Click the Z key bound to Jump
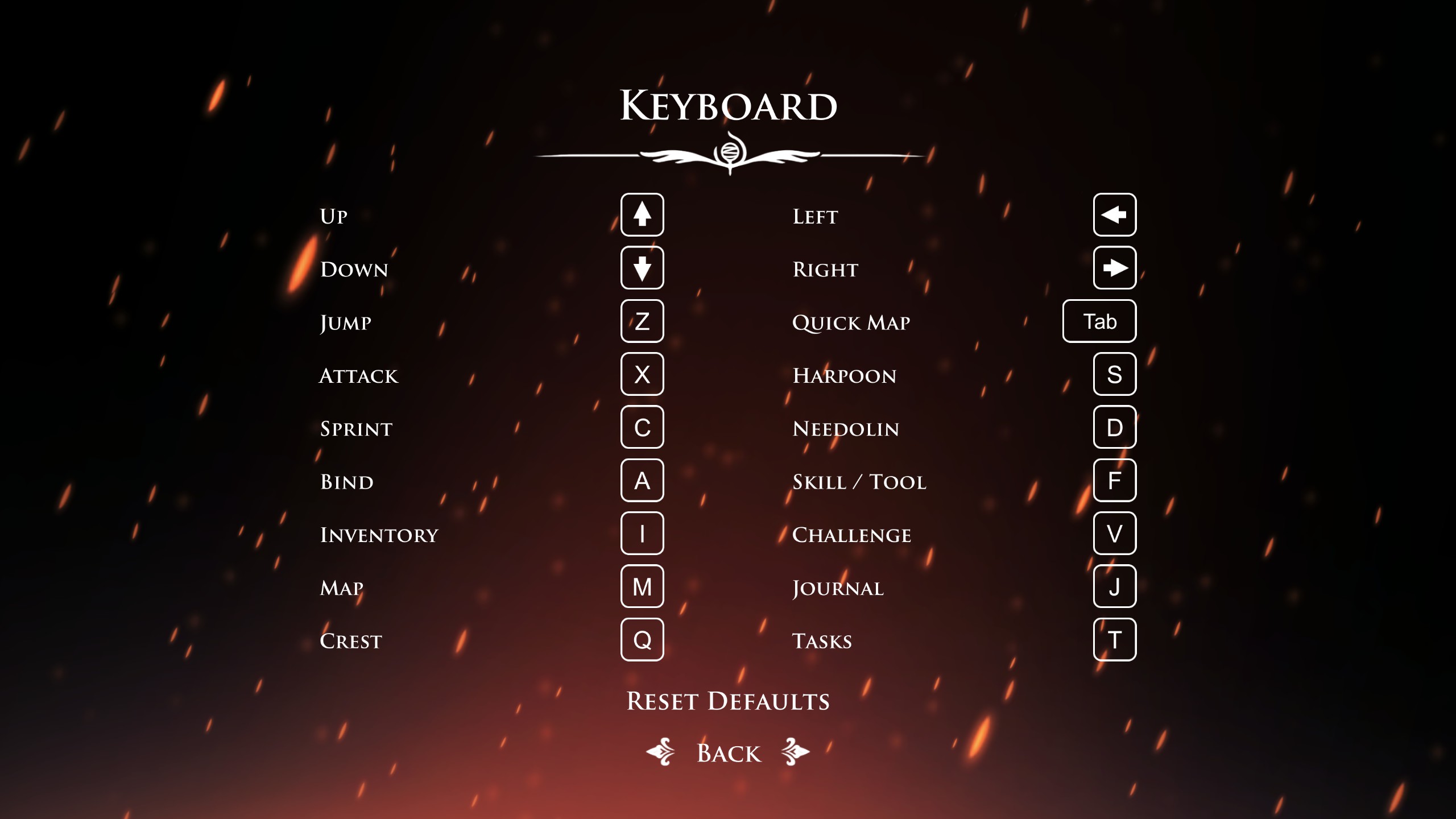Viewport: 1456px width, 819px height. tap(642, 321)
